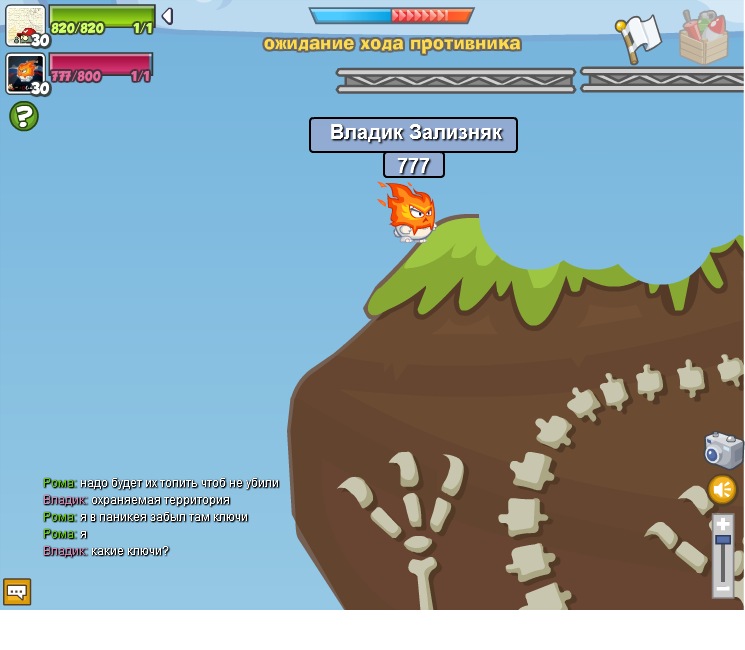The height and width of the screenshot is (650, 745).
Task: Select the red-cap player avatar portrait
Action: (25, 25)
